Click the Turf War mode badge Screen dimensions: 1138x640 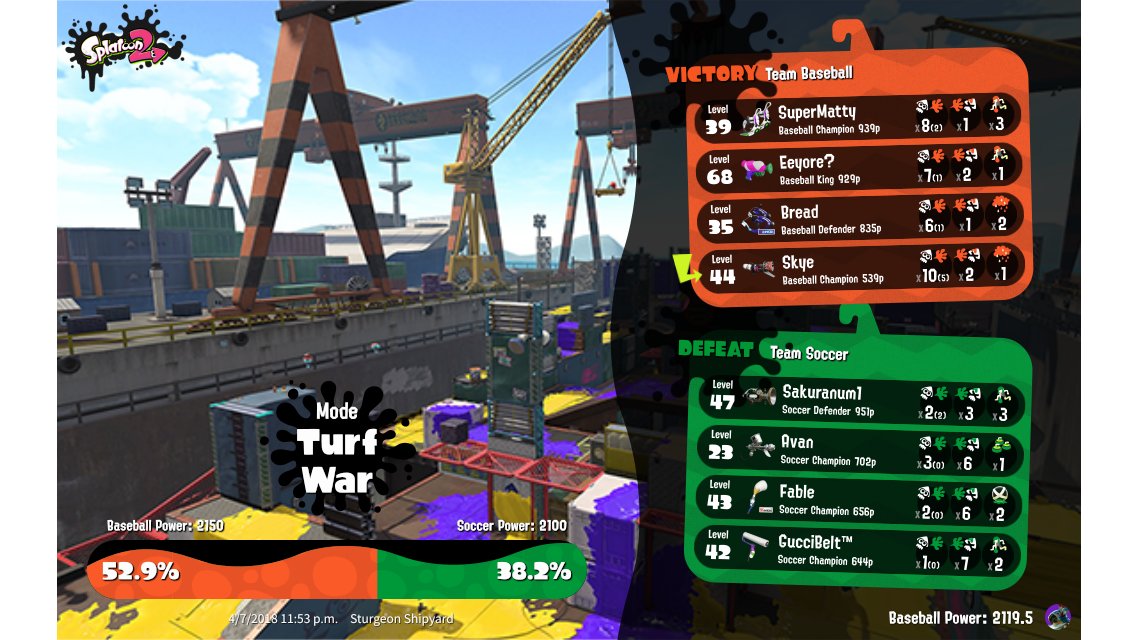point(337,450)
